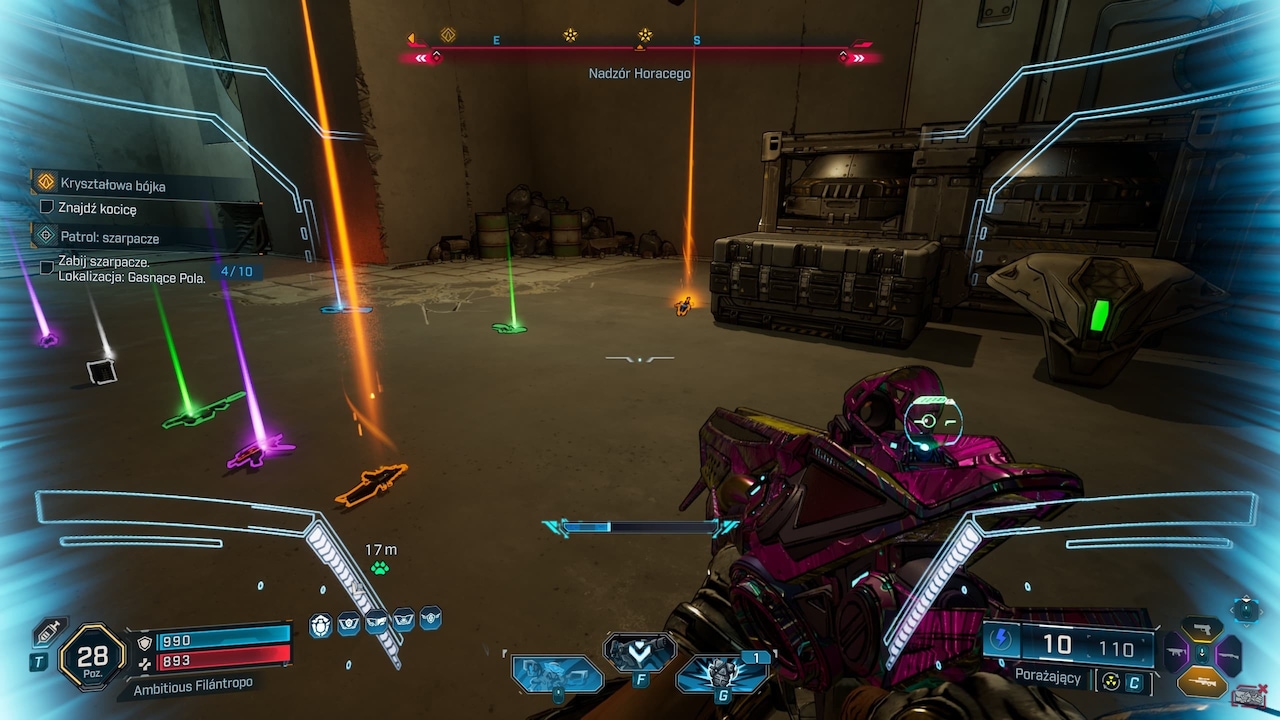Select the left rifle weapon slot
The height and width of the screenshot is (720, 1280).
coord(1176,654)
